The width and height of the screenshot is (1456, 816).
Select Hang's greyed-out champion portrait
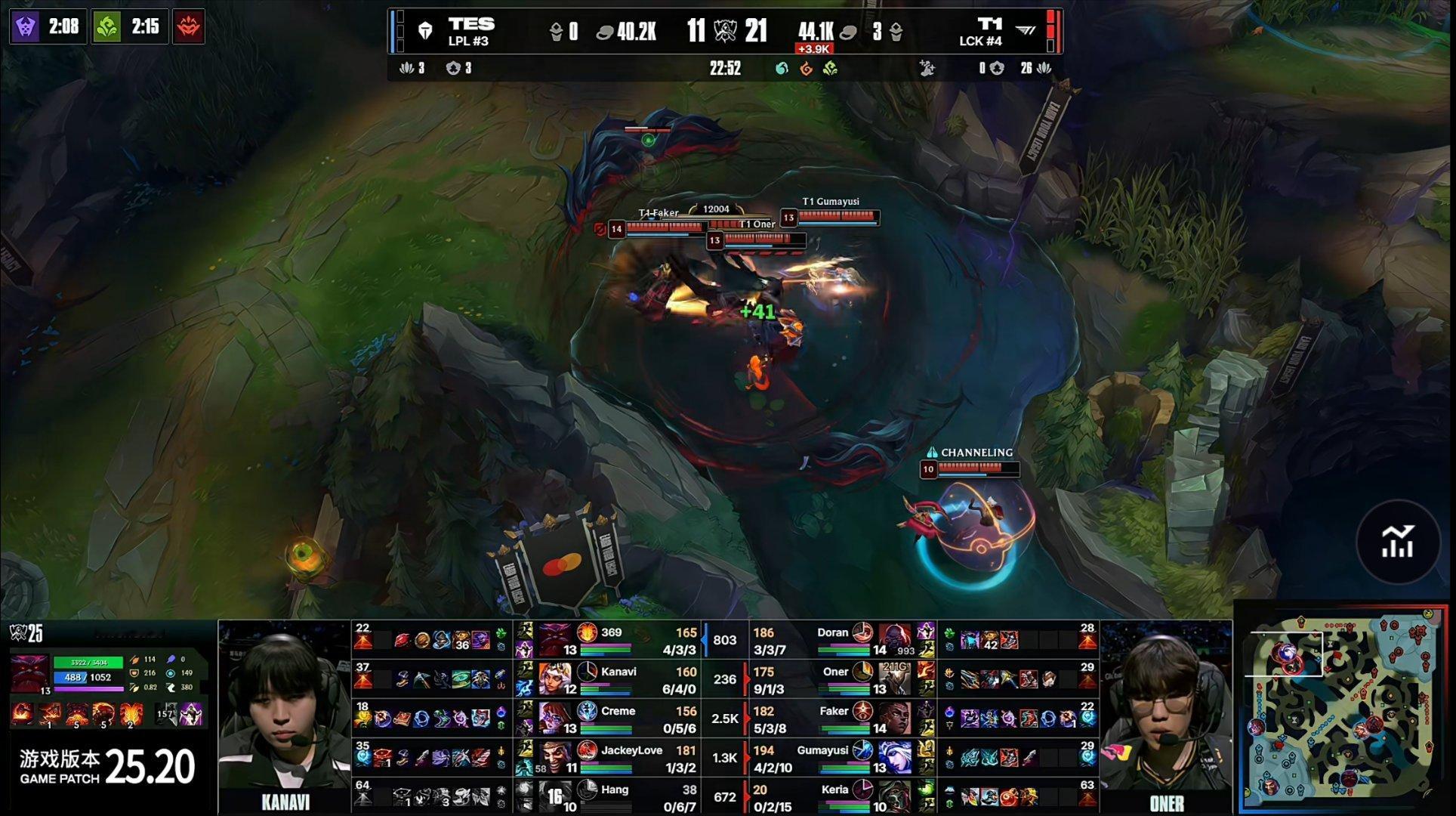pos(555,797)
